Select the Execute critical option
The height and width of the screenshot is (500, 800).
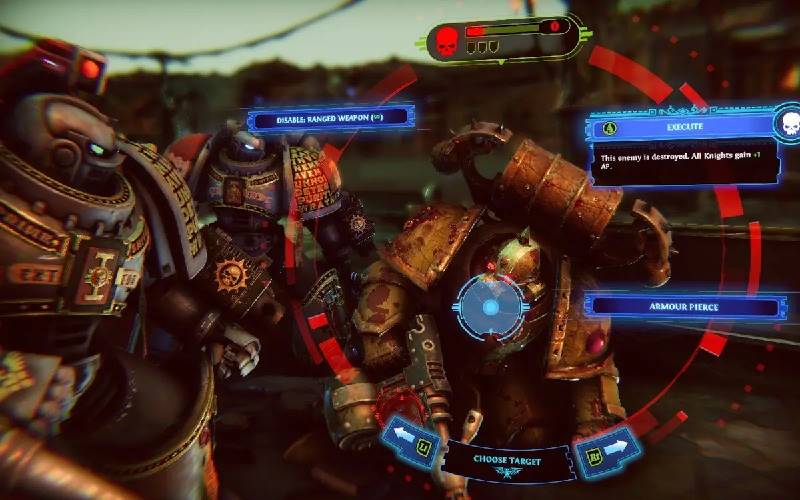(683, 127)
